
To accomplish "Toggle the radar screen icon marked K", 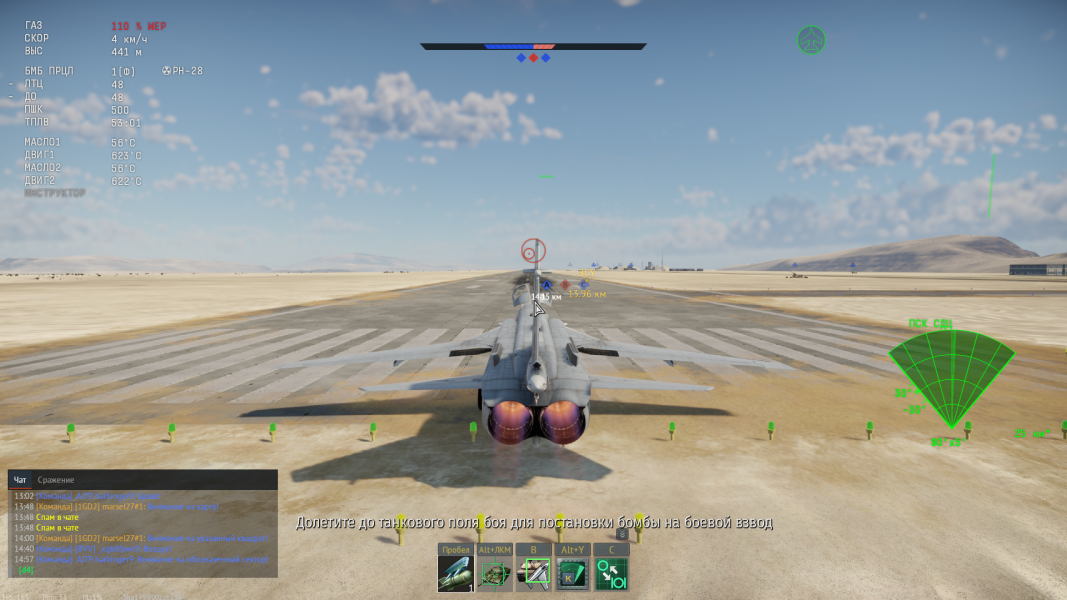I will tap(572, 574).
